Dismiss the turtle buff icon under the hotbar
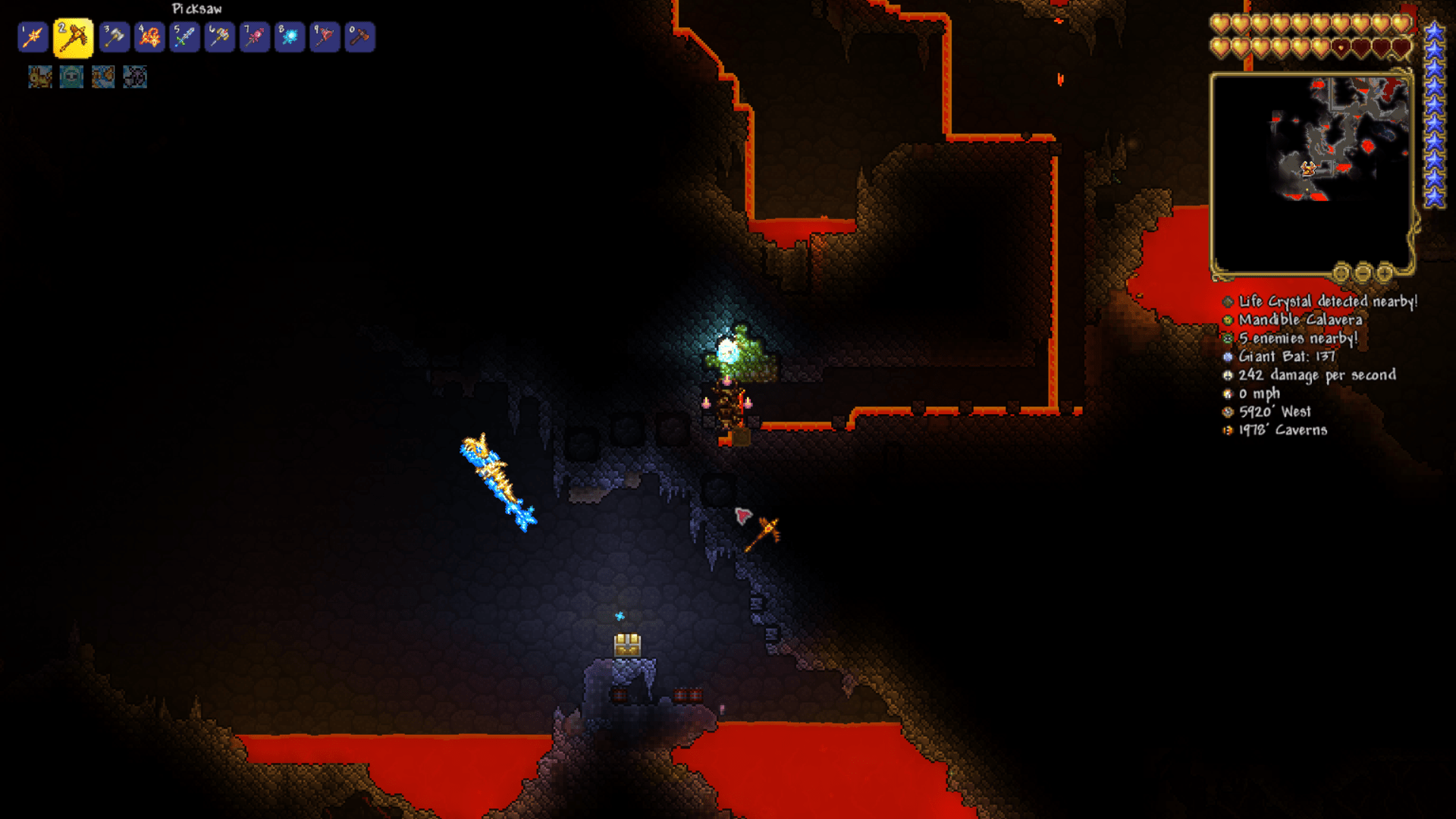This screenshot has height=819, width=1456. 71,77
